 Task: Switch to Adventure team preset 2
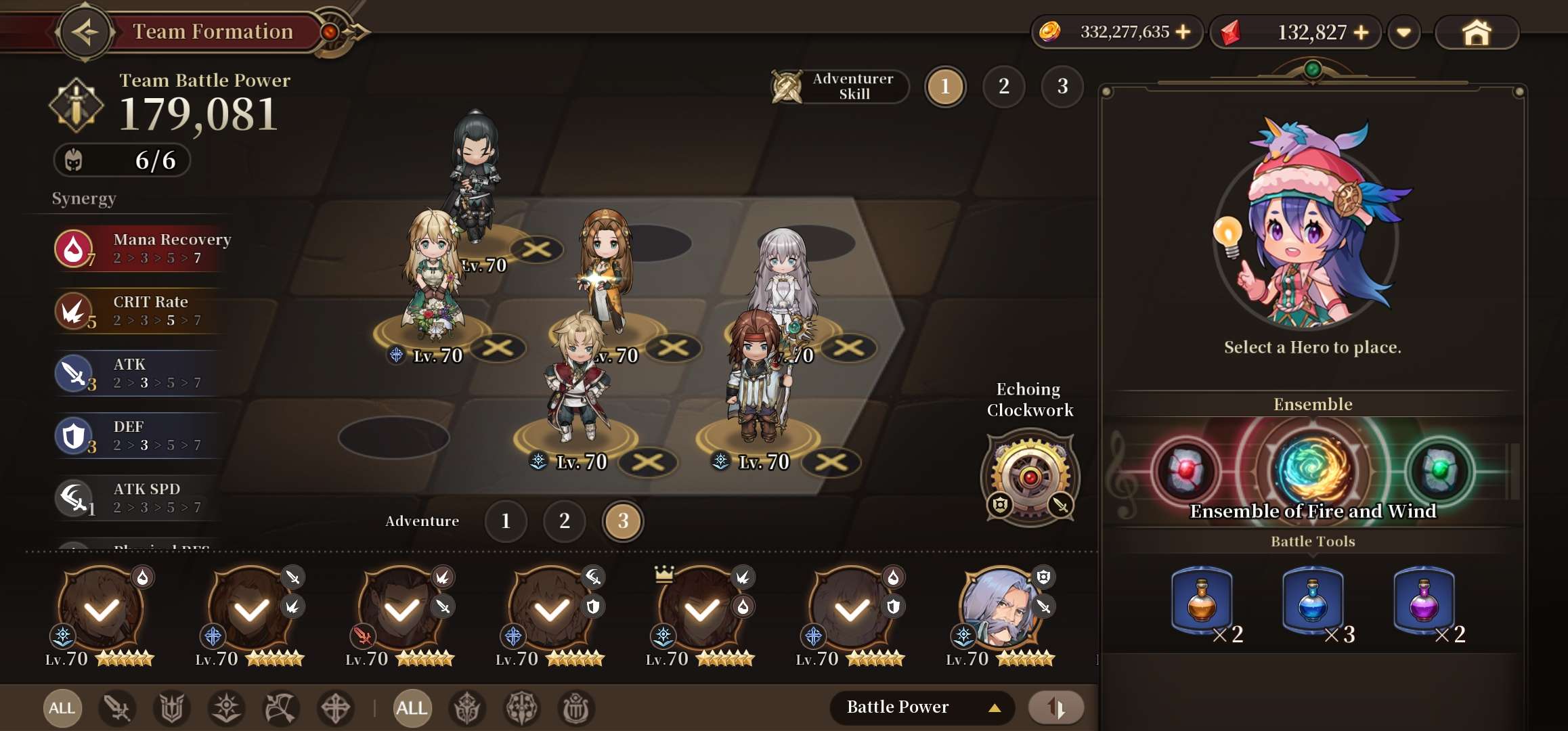pos(564,520)
